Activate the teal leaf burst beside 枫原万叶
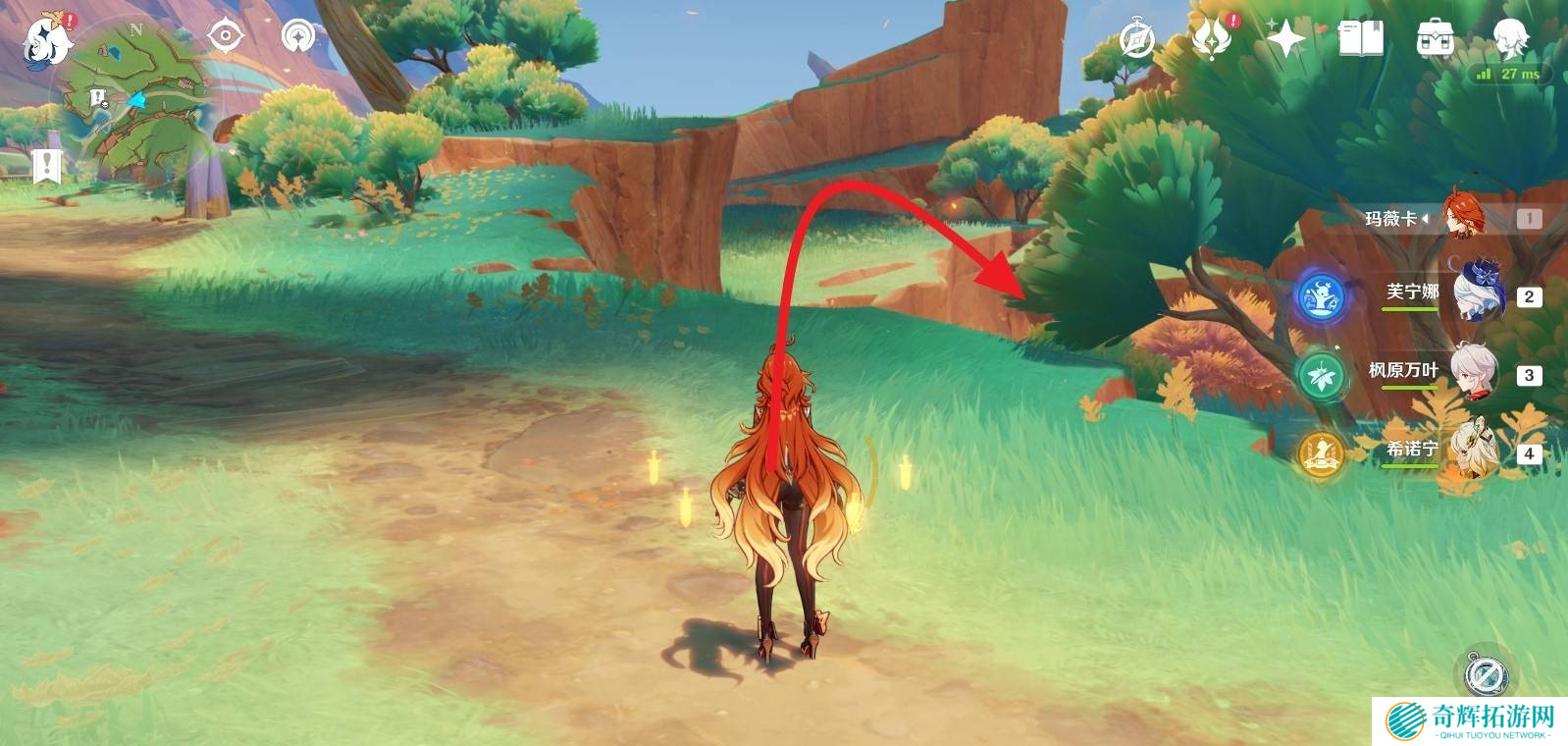The width and height of the screenshot is (1568, 746). (x=1321, y=375)
